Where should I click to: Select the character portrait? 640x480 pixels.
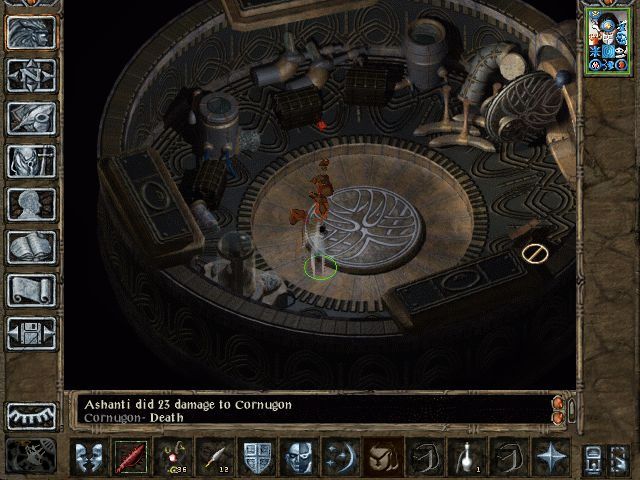click(608, 39)
